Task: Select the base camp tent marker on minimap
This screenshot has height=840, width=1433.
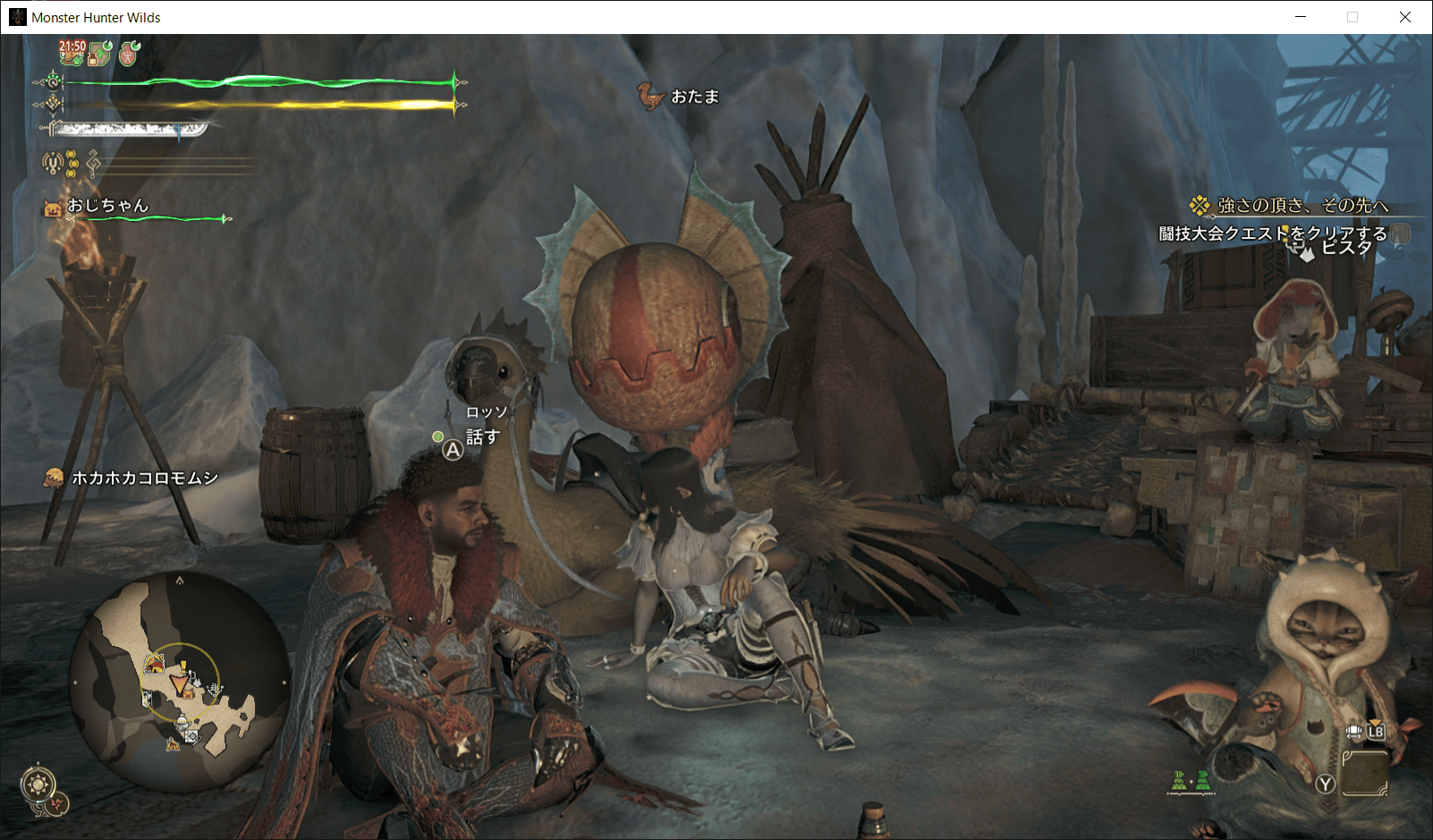Action: click(154, 664)
